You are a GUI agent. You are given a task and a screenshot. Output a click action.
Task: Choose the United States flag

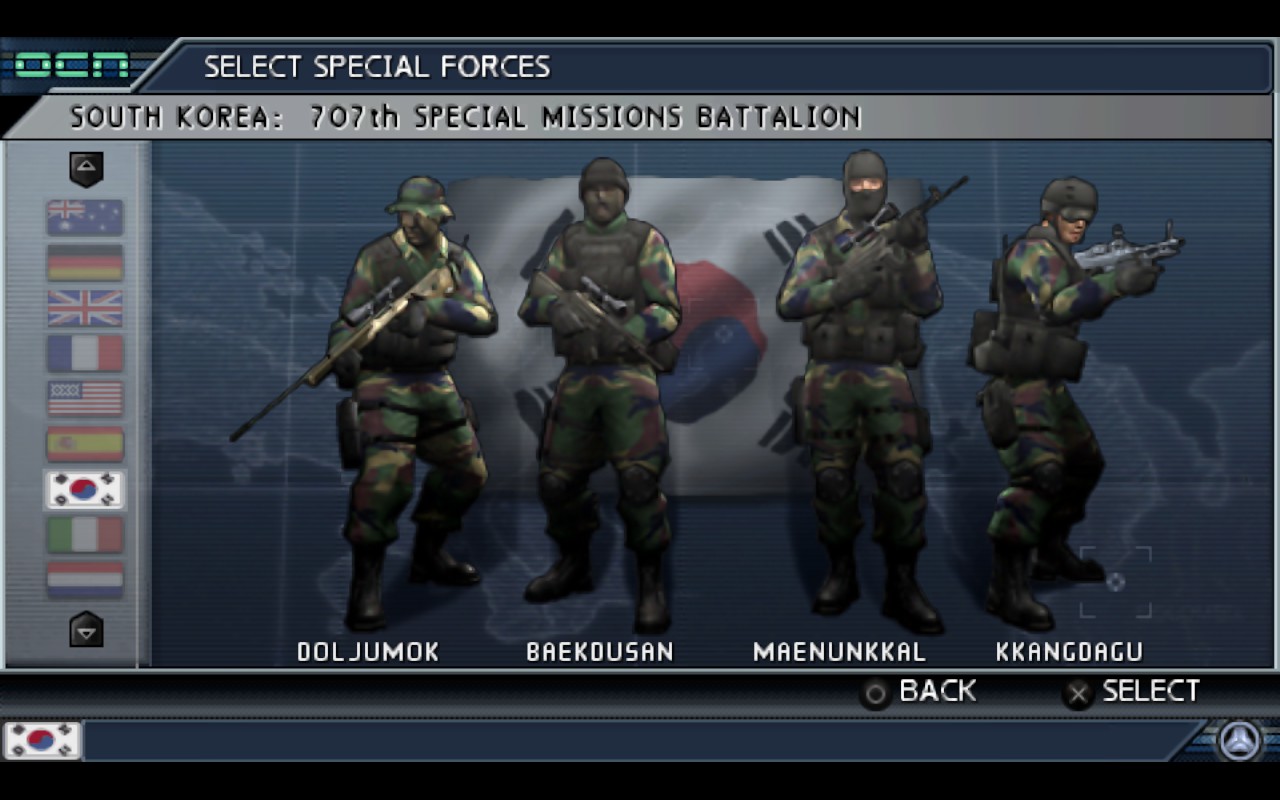(x=85, y=398)
